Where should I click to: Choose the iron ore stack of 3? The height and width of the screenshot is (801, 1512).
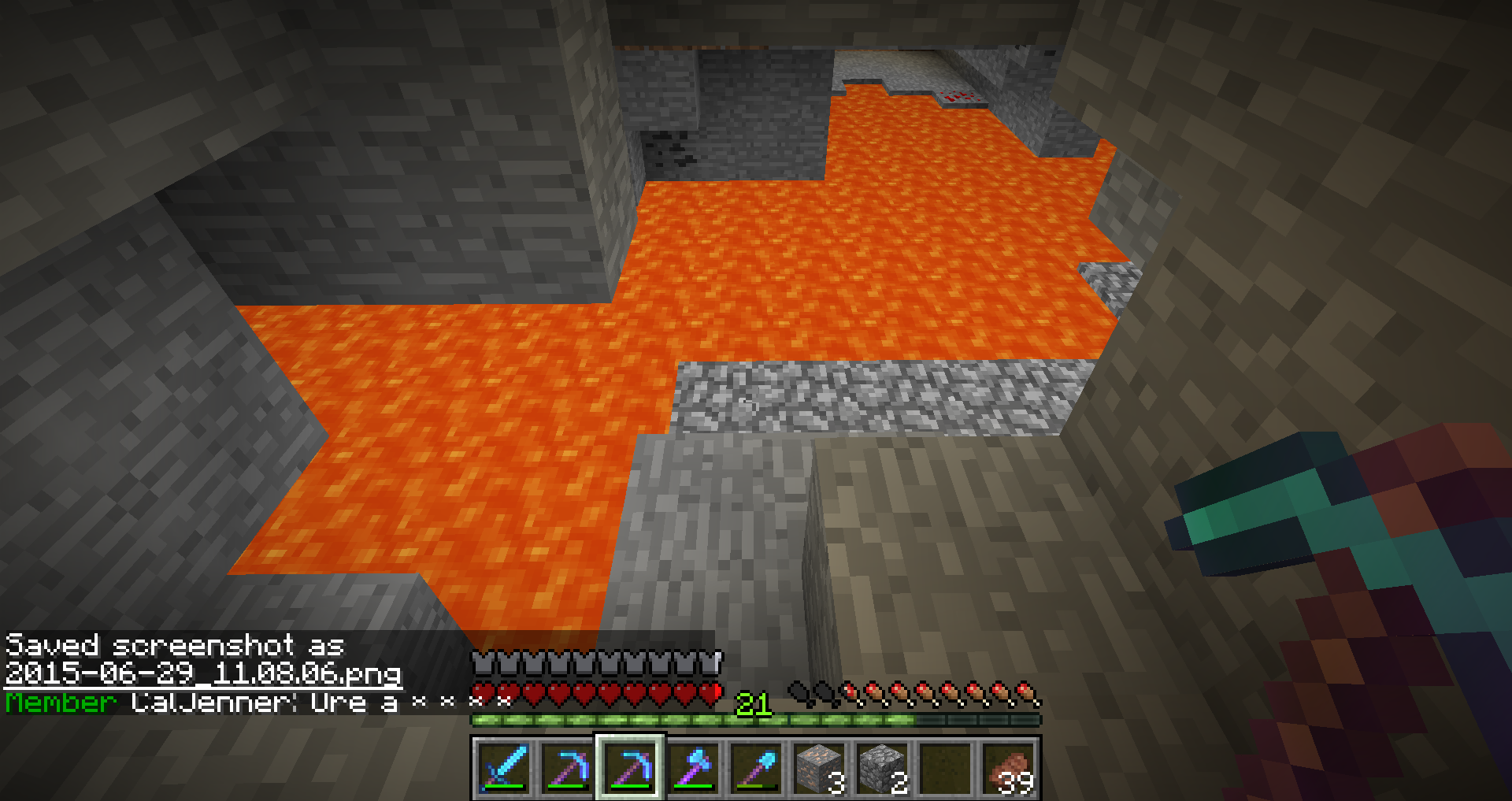click(820, 767)
